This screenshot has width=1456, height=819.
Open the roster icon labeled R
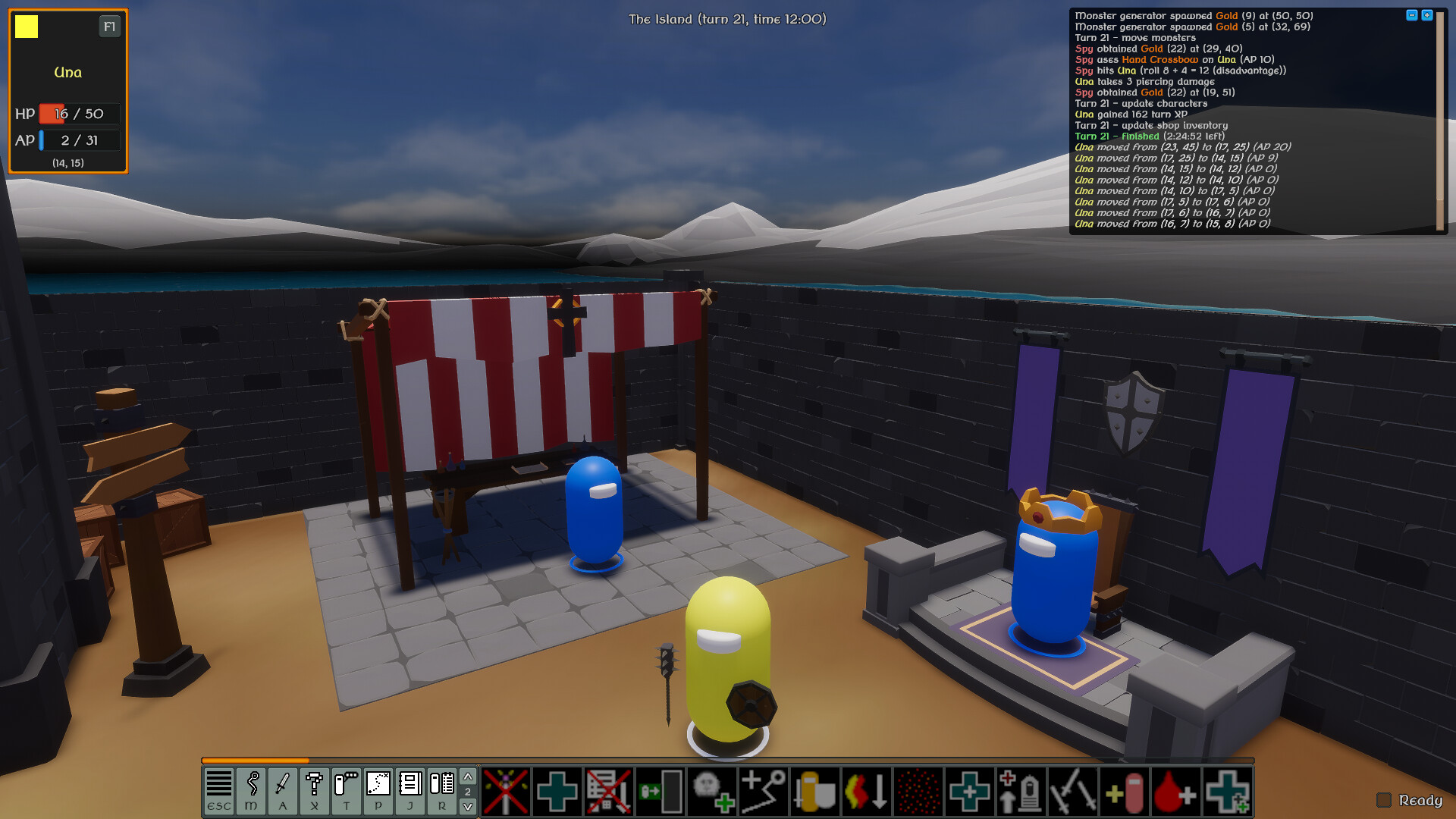pos(441,792)
